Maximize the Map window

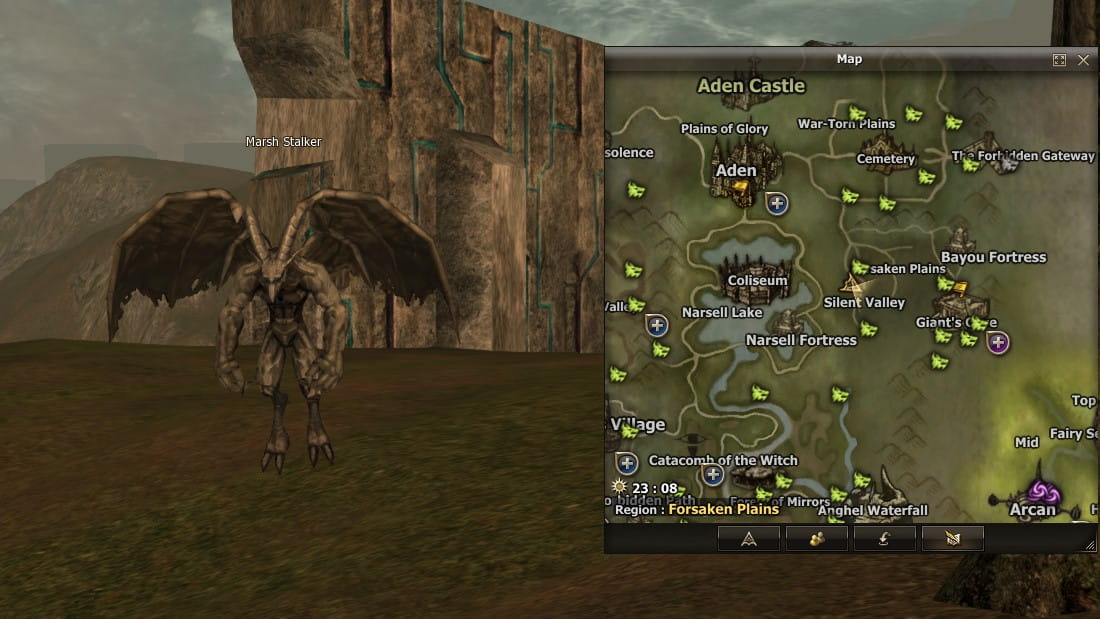1059,60
